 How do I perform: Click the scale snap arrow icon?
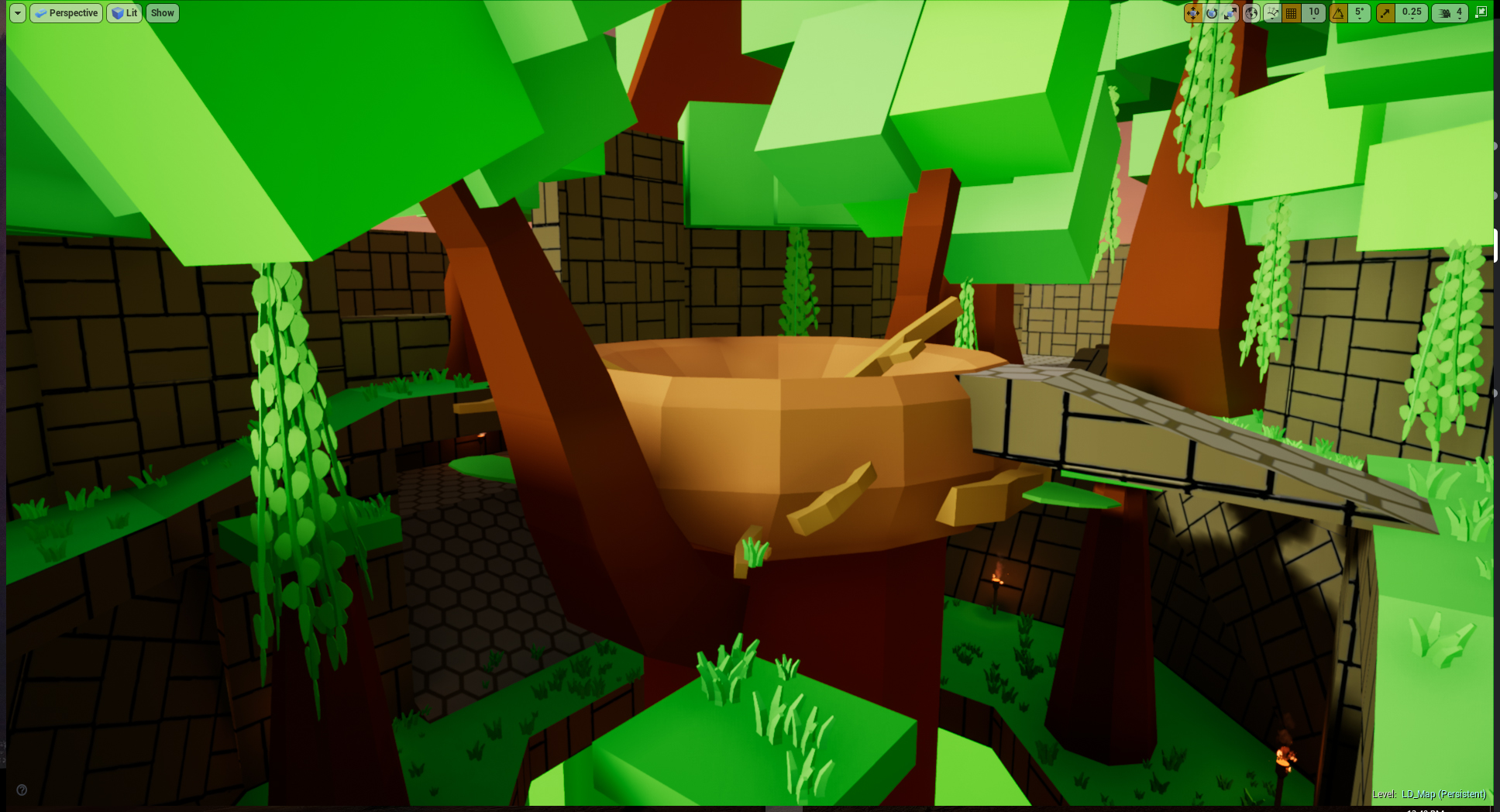(x=1385, y=12)
